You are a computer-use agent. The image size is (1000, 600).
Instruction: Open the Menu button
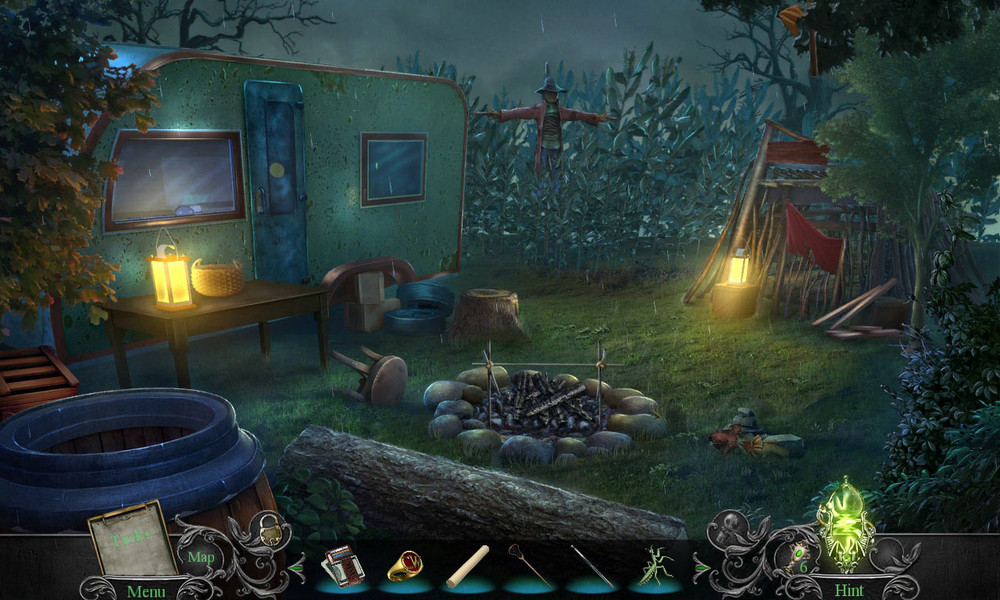pos(146,591)
